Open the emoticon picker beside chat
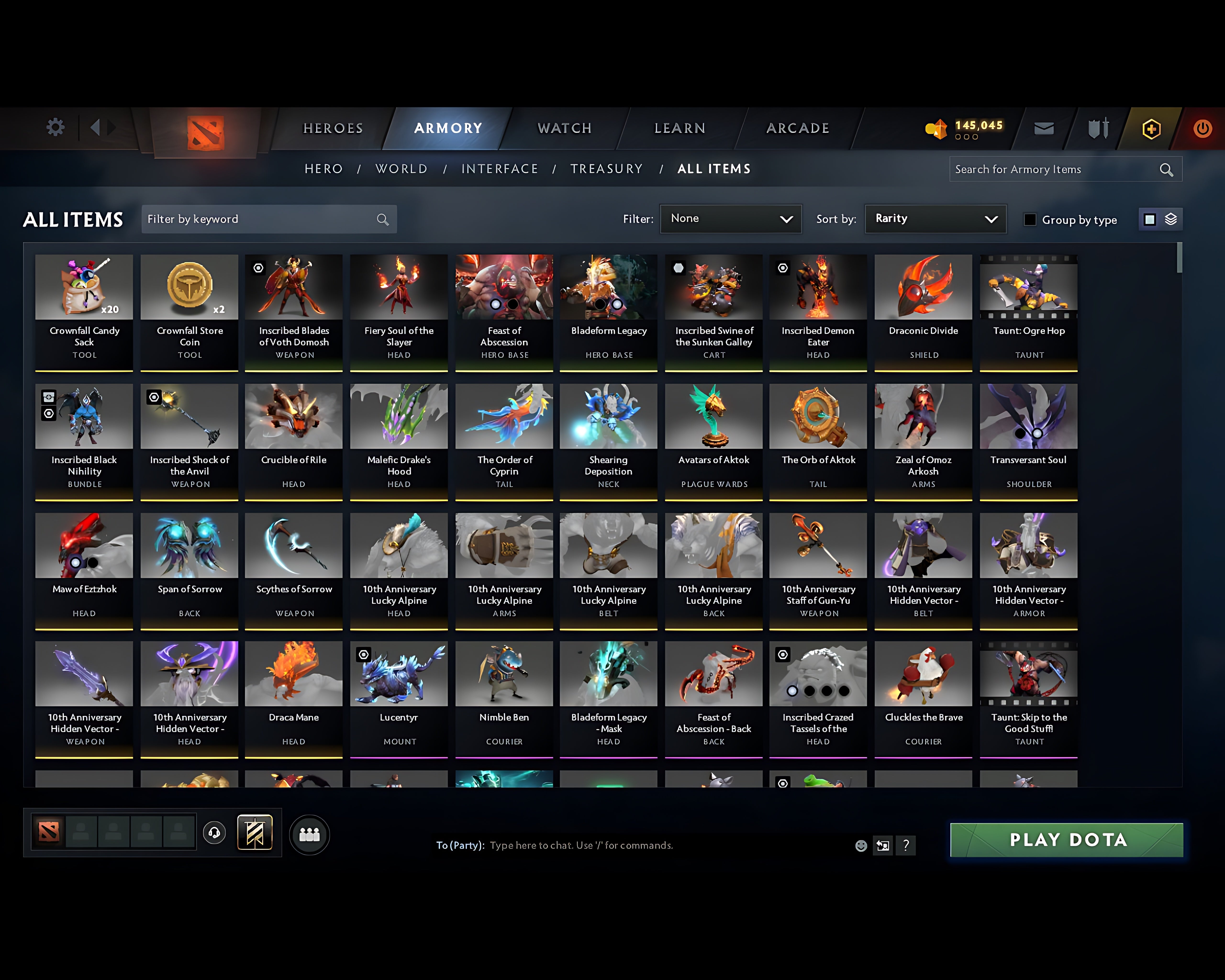This screenshot has width=1225, height=980. 861,845
